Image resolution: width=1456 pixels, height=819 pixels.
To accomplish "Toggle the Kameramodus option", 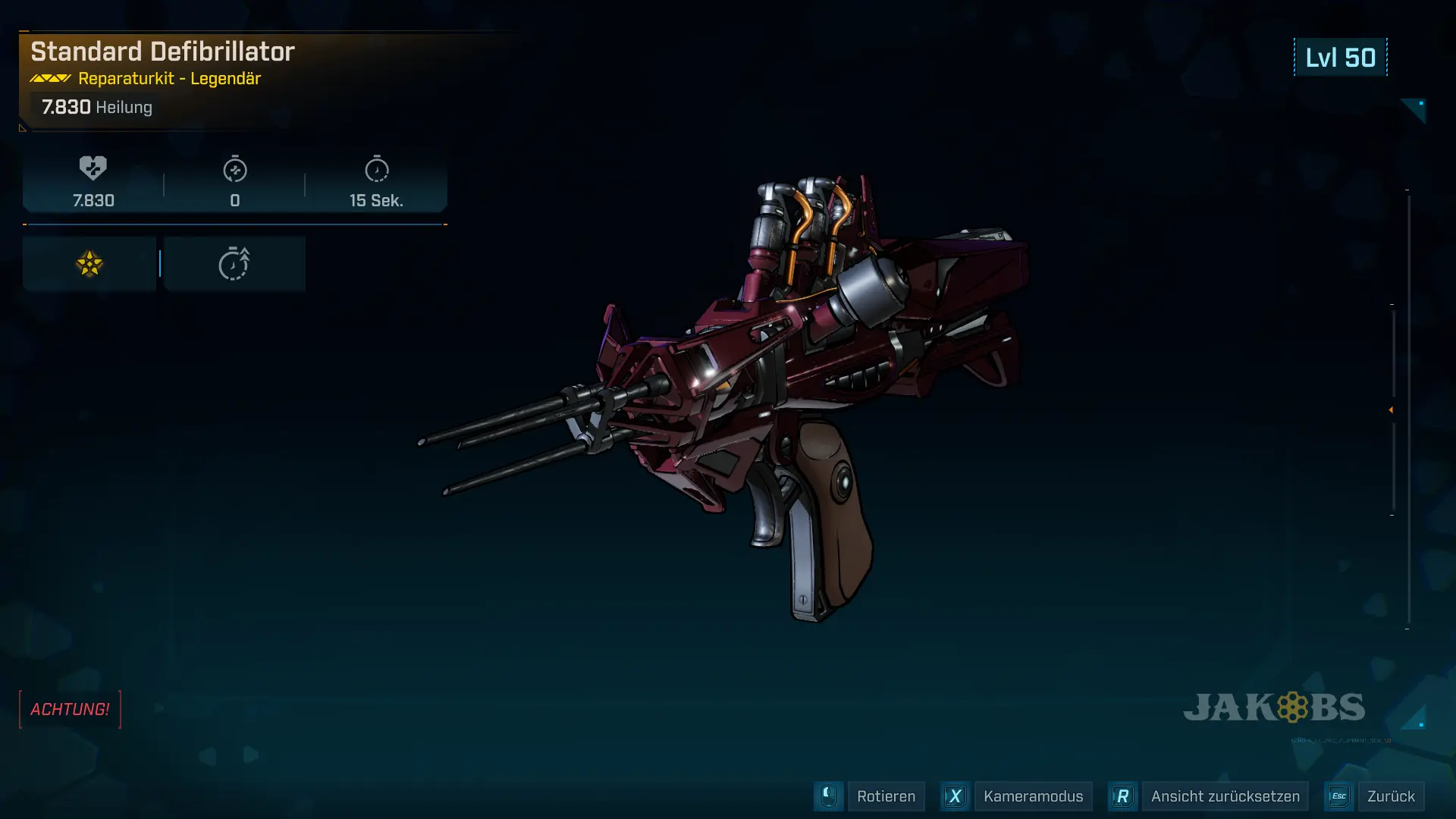I will 1032,796.
